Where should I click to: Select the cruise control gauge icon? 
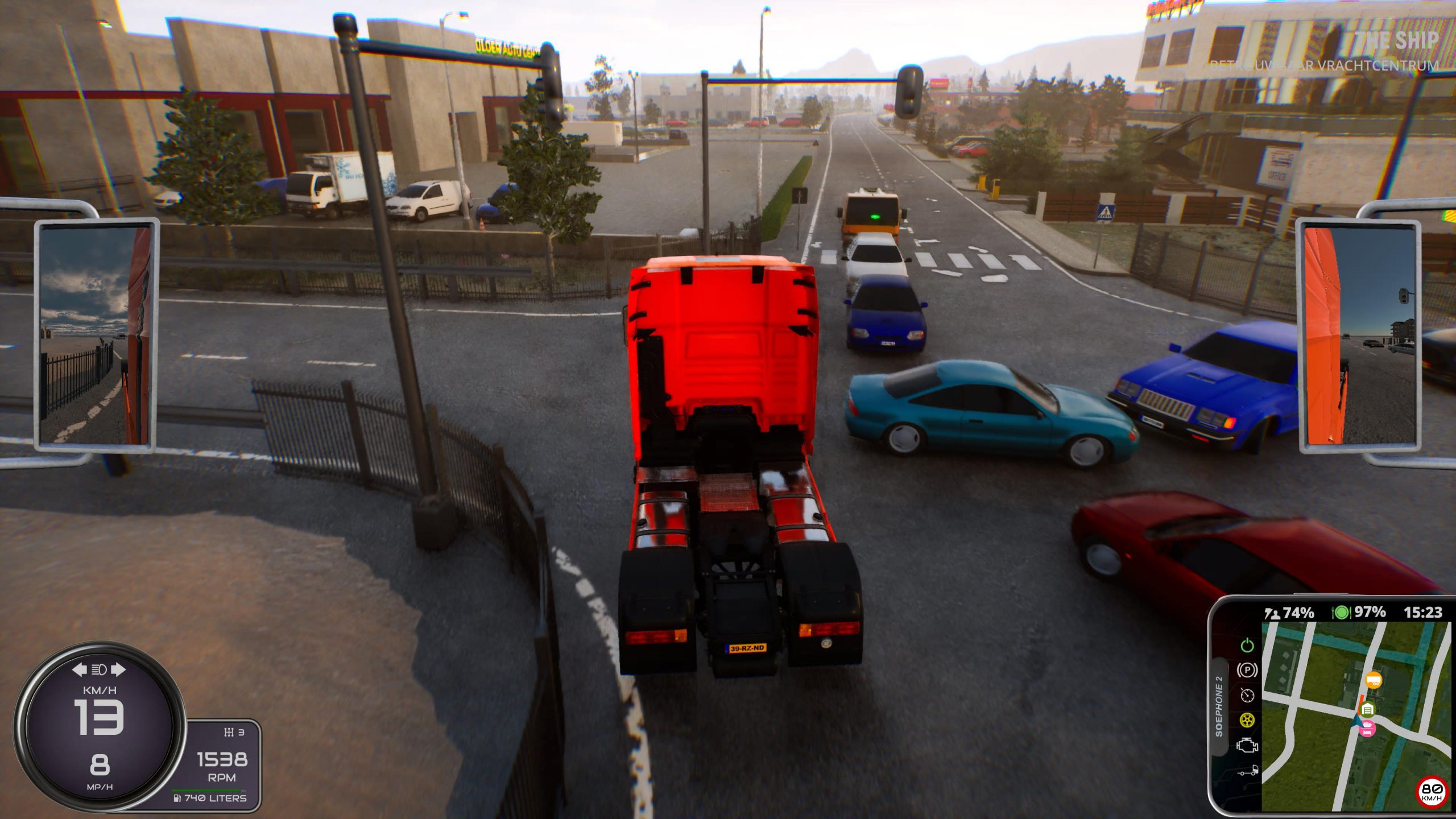[1247, 695]
